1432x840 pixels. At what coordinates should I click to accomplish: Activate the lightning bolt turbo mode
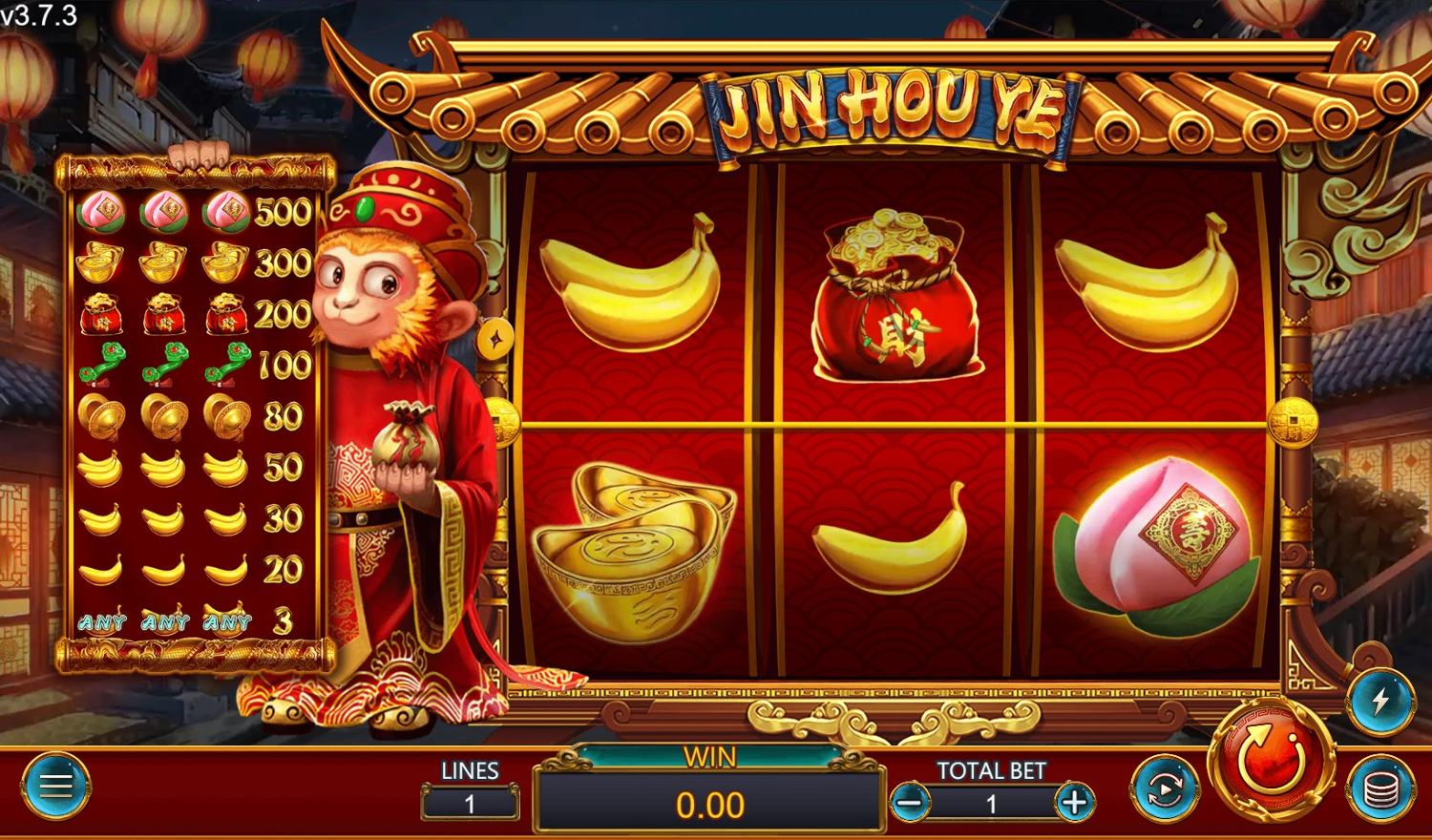click(x=1380, y=702)
